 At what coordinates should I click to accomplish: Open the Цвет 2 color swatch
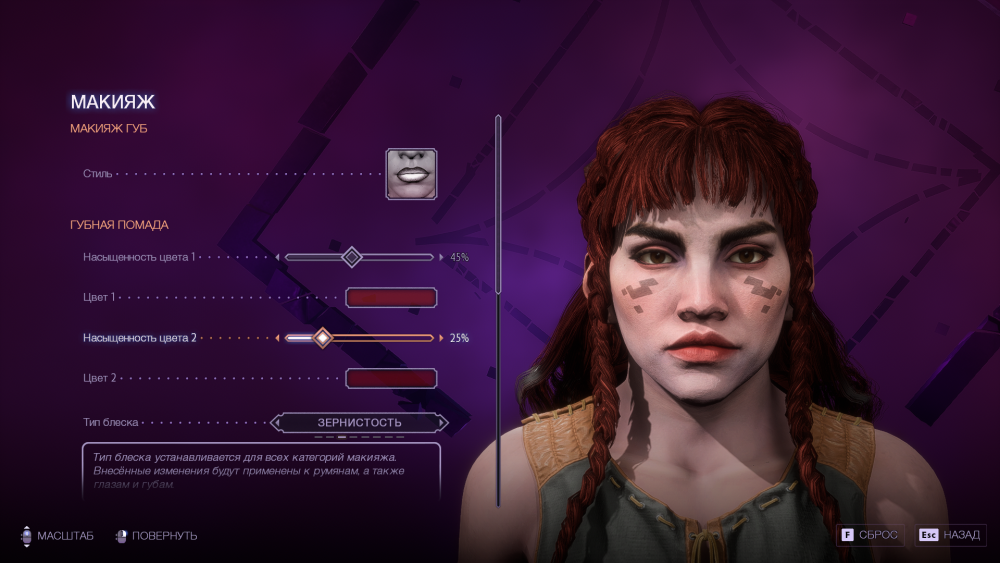391,378
